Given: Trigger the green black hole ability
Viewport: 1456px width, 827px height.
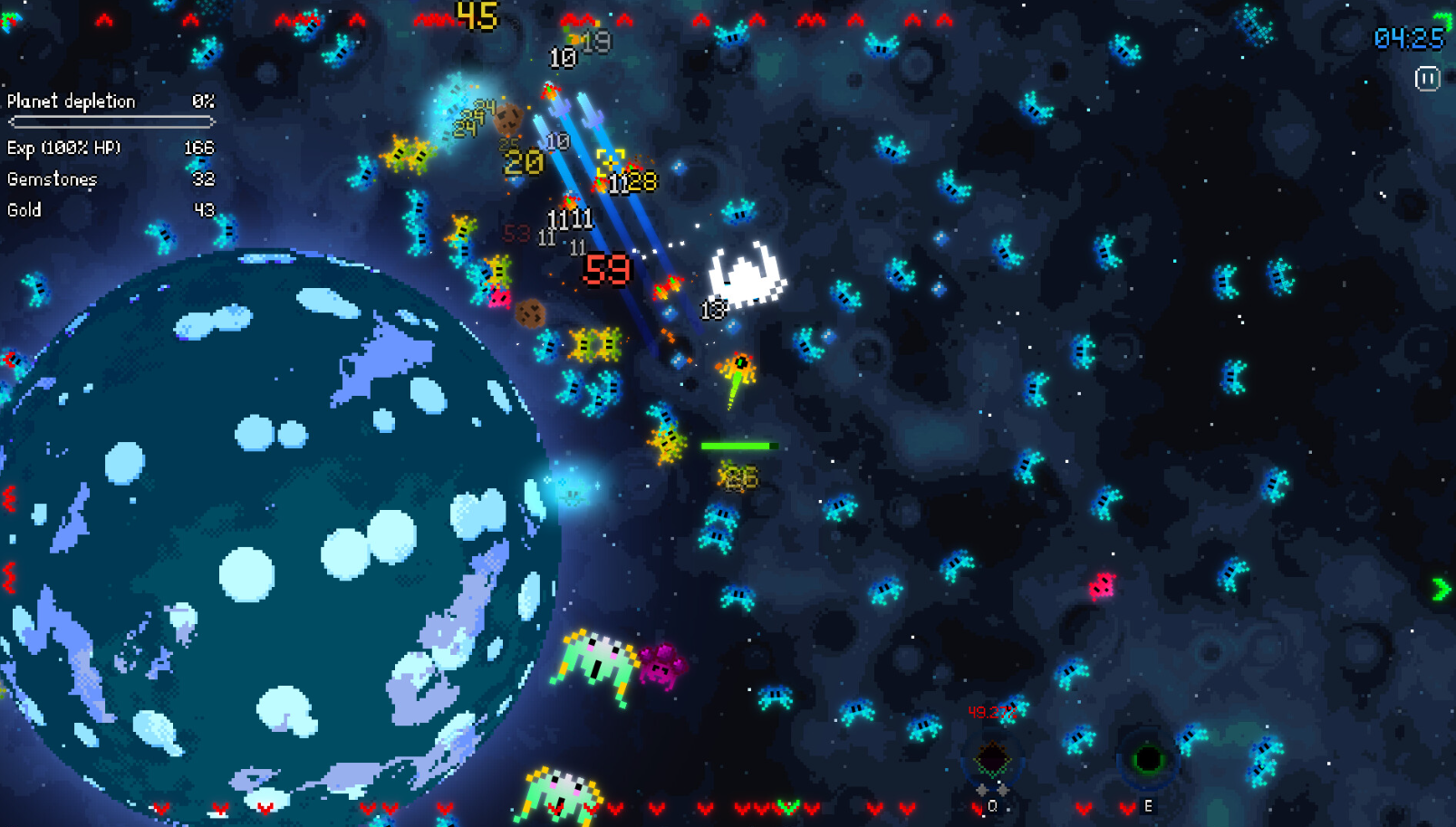Looking at the screenshot, I should [x=1148, y=758].
